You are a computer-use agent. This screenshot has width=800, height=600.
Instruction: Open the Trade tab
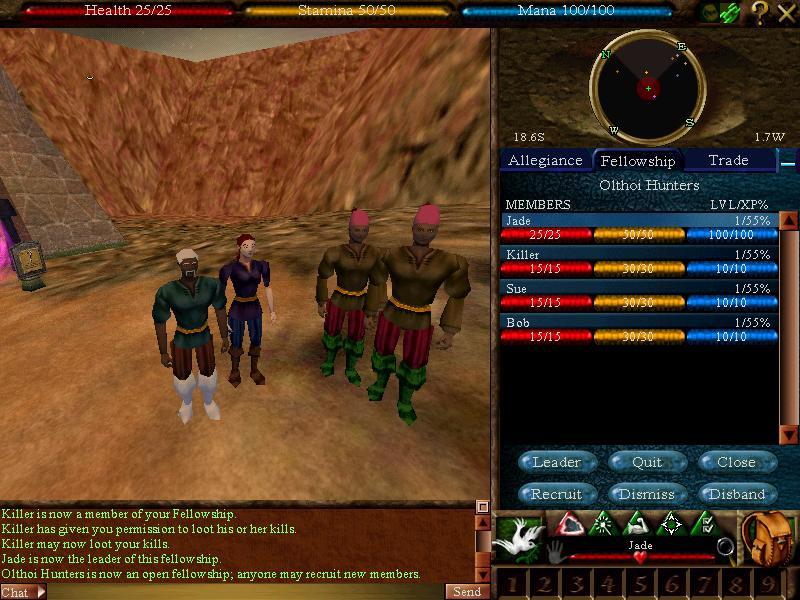tap(728, 160)
